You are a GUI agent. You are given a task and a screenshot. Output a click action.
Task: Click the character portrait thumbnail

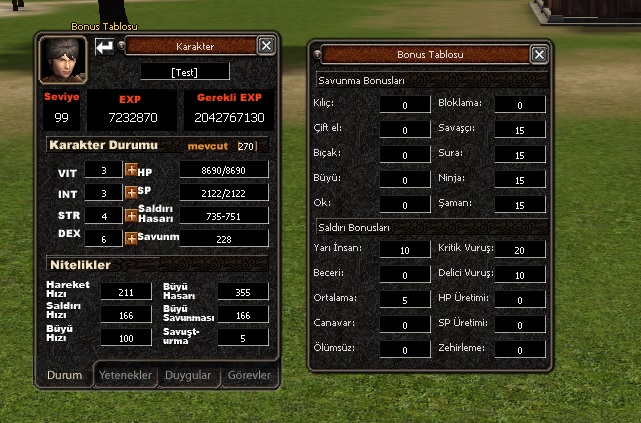click(x=62, y=60)
